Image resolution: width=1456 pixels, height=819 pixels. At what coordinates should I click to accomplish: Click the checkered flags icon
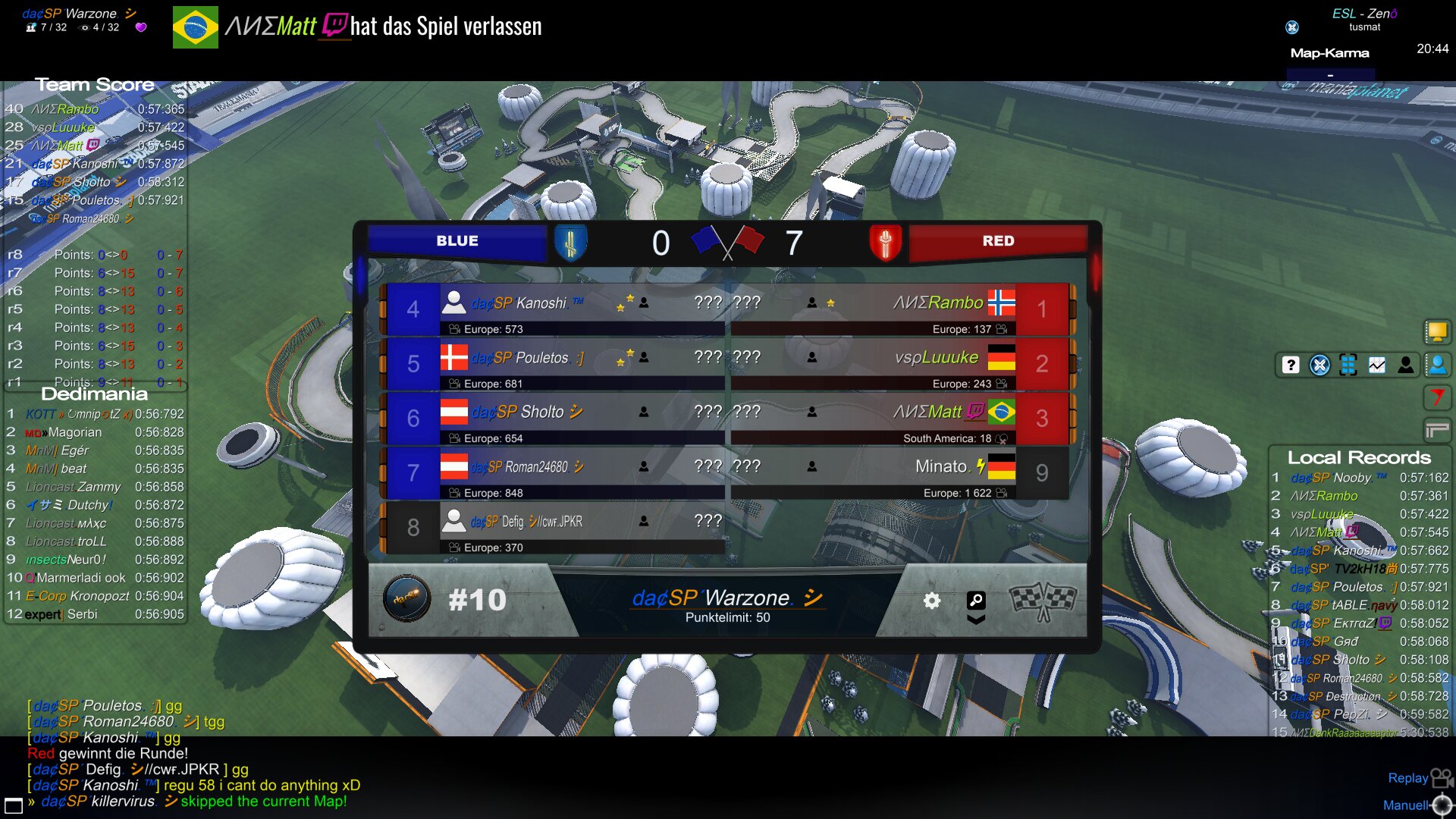[x=1043, y=601]
